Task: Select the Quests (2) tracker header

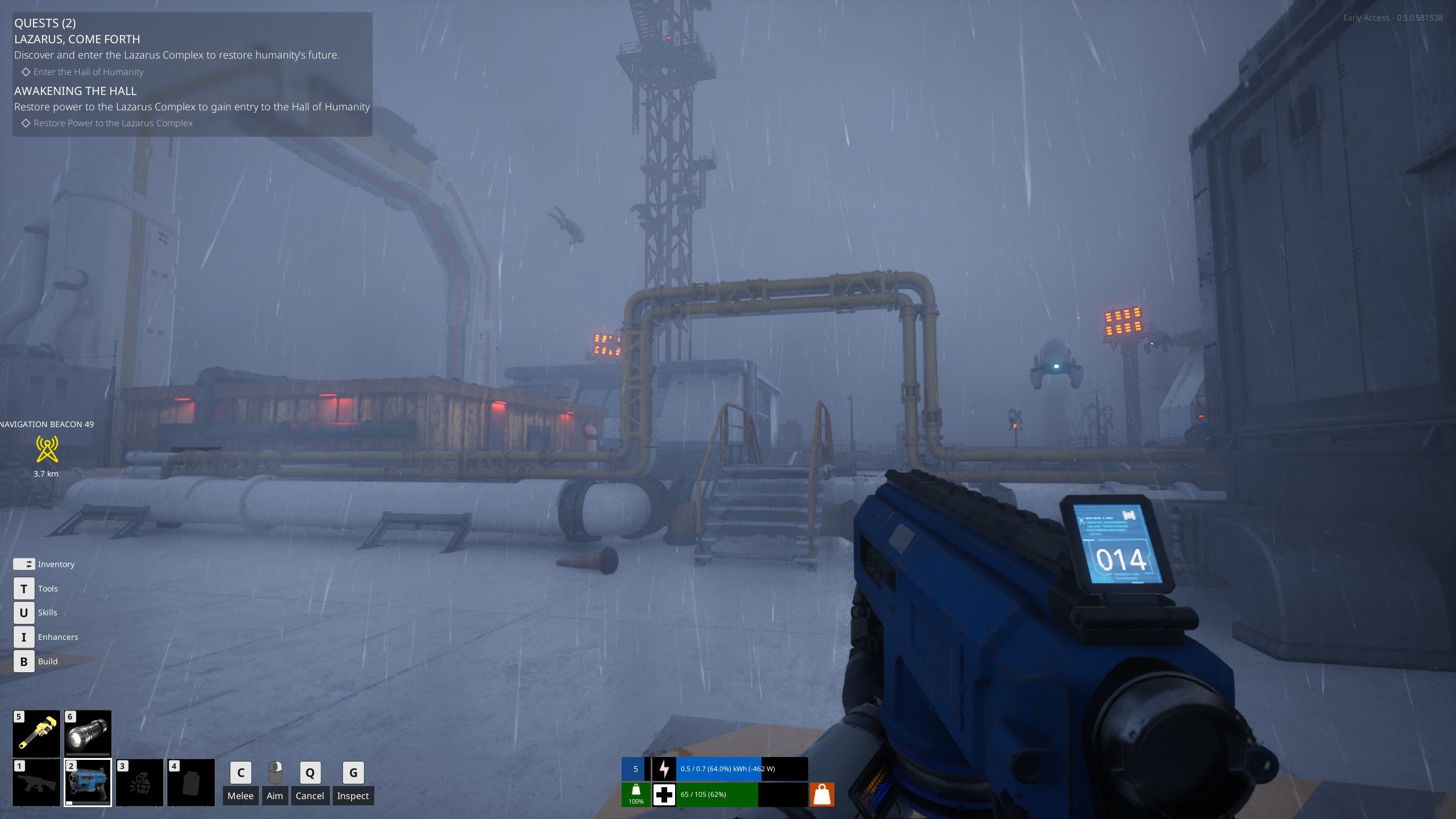Action: [x=45, y=23]
